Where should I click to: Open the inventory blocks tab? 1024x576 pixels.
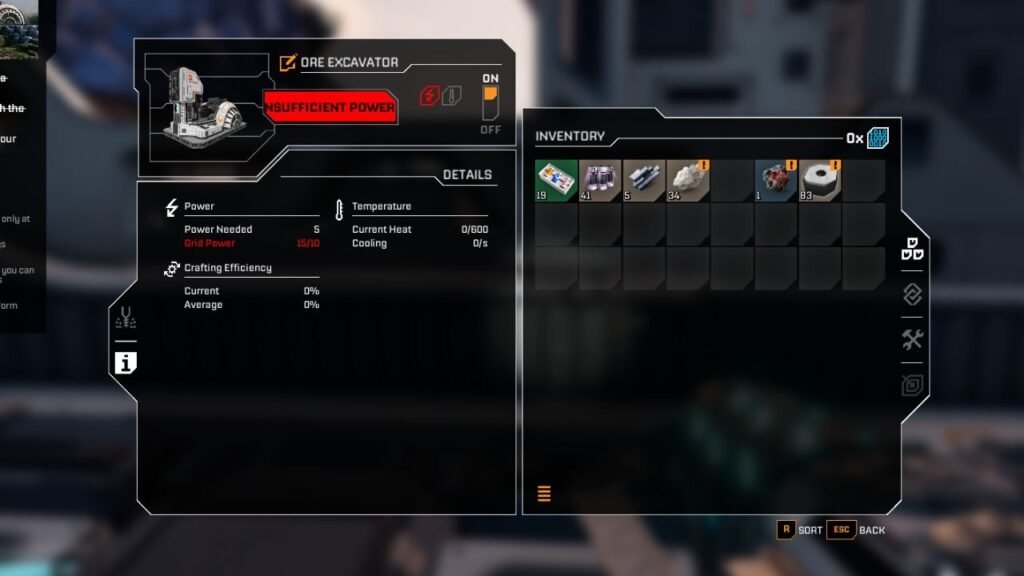coord(912,250)
